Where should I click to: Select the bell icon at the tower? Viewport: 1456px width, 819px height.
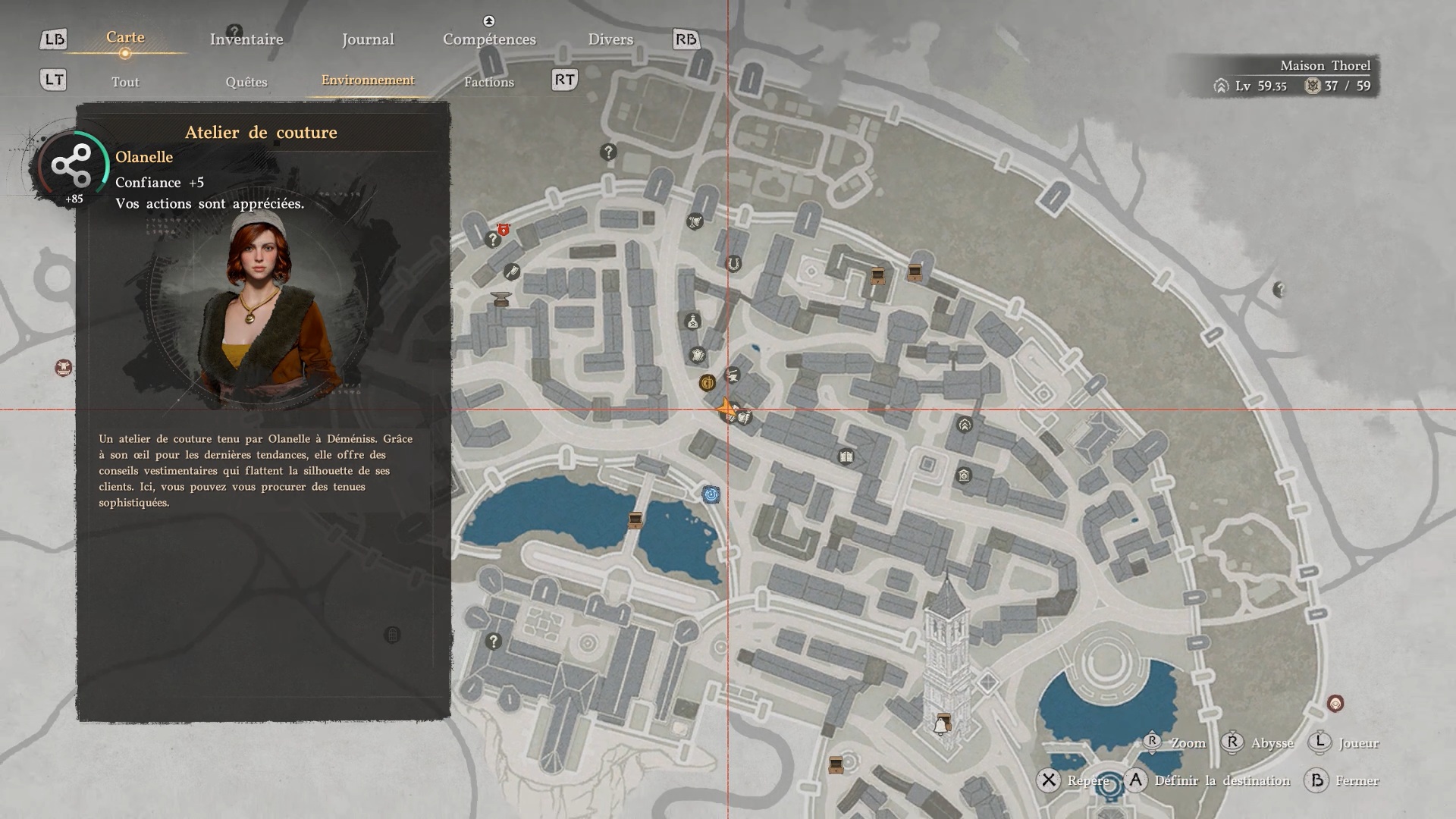click(941, 726)
